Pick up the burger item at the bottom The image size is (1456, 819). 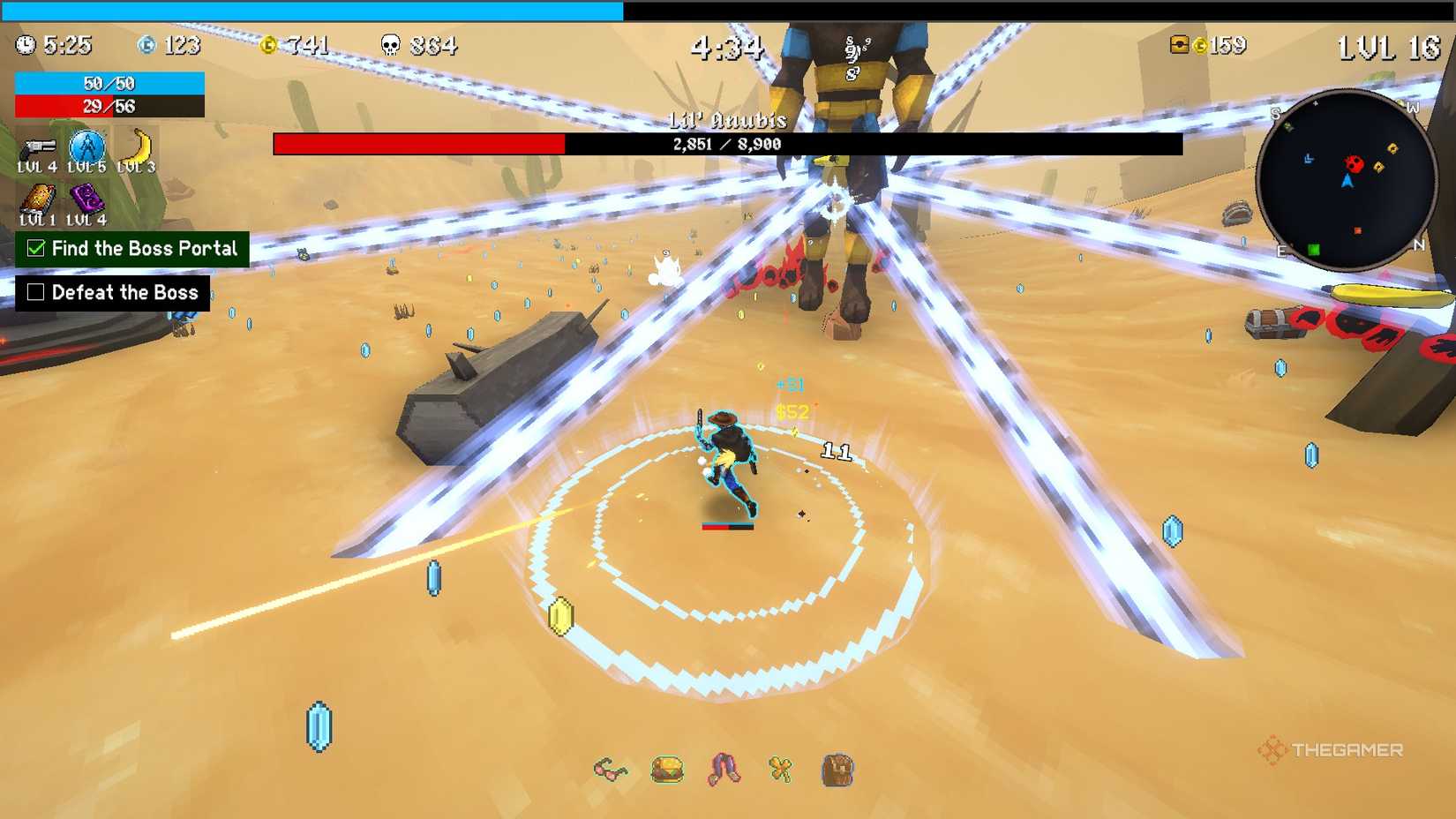click(668, 770)
